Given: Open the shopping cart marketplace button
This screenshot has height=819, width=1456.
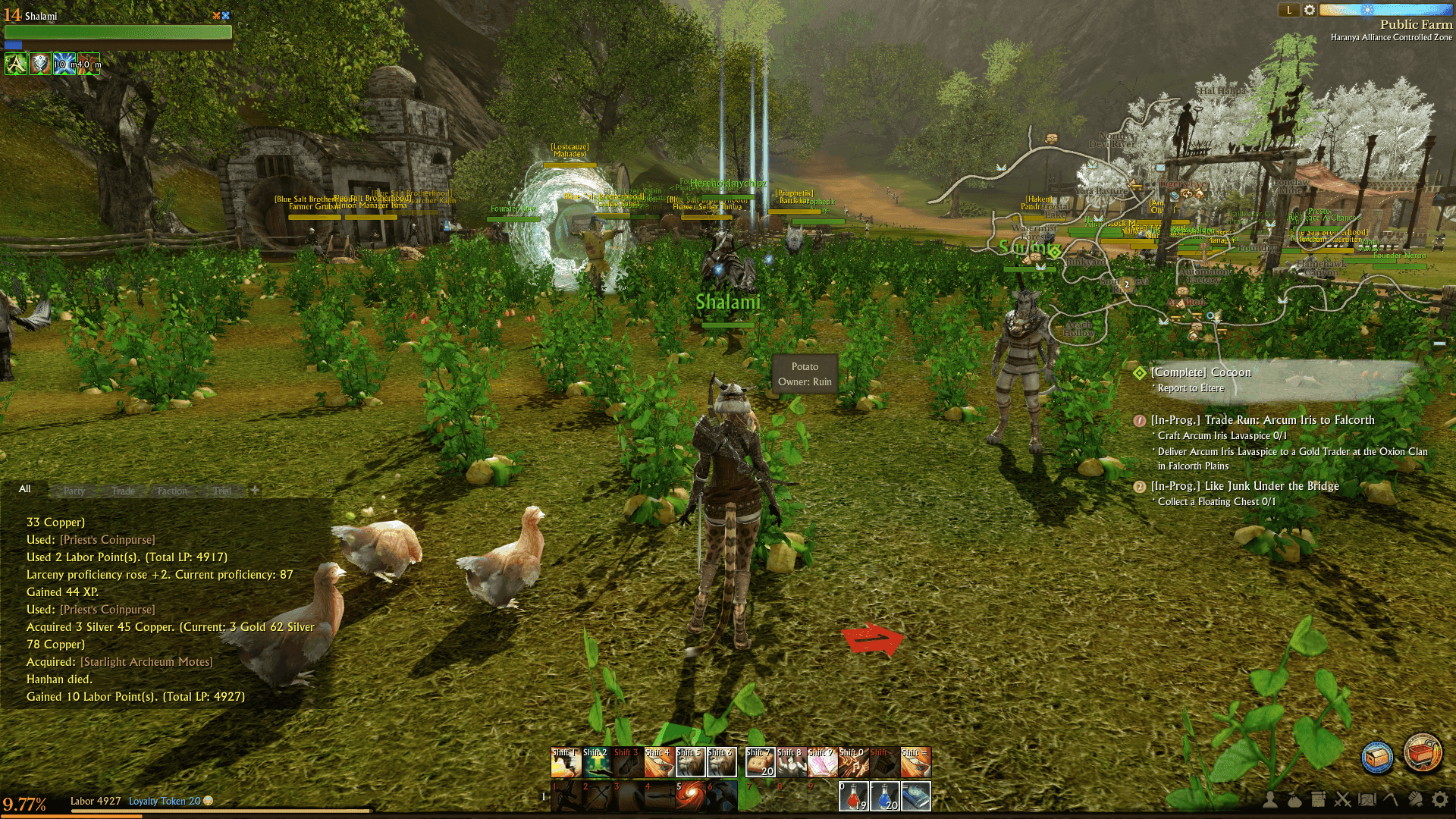Looking at the screenshot, I should click(x=1422, y=753).
